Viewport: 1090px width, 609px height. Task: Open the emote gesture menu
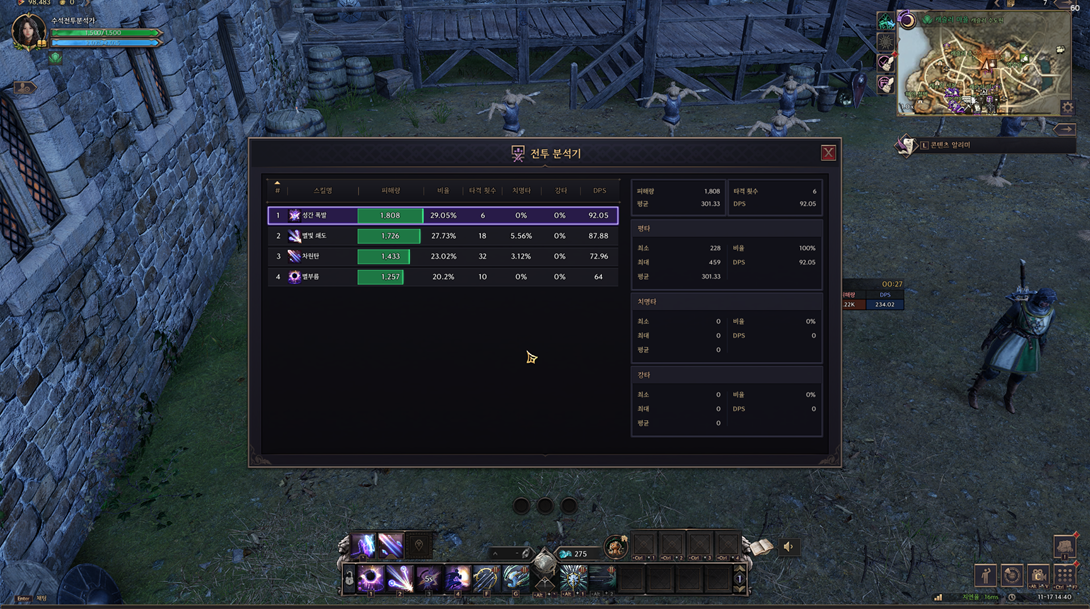pos(986,576)
